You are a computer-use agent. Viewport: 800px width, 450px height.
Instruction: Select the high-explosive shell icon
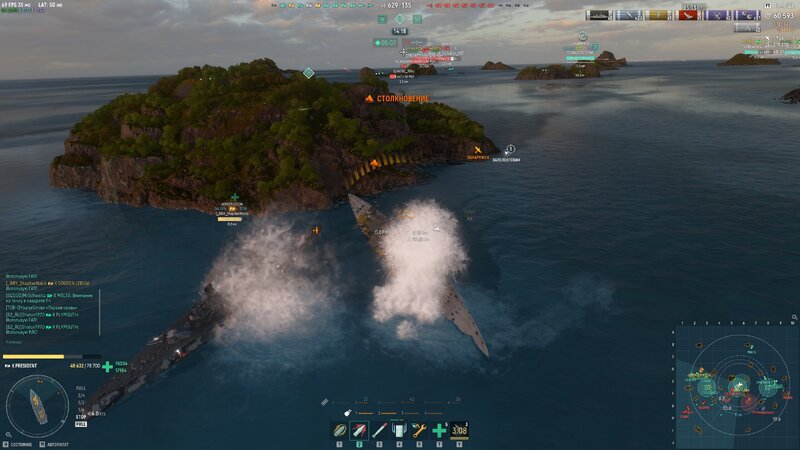340,431
